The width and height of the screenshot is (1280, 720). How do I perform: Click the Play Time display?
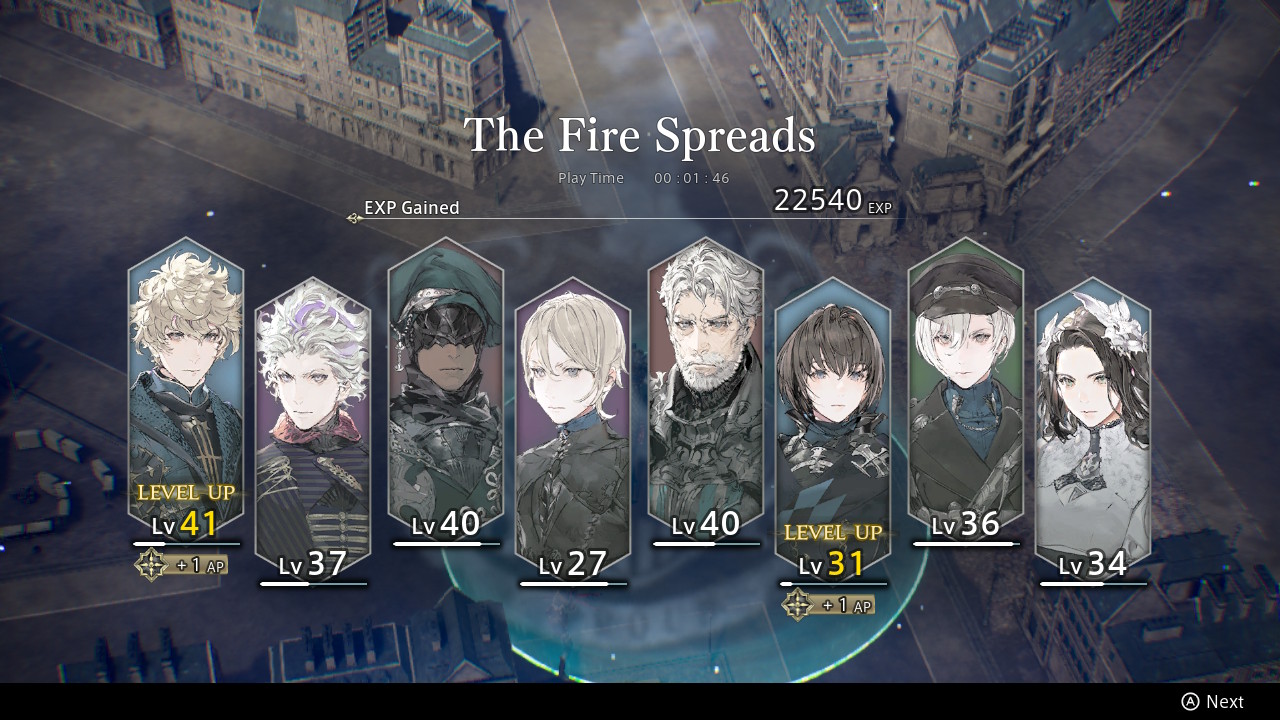[x=644, y=178]
